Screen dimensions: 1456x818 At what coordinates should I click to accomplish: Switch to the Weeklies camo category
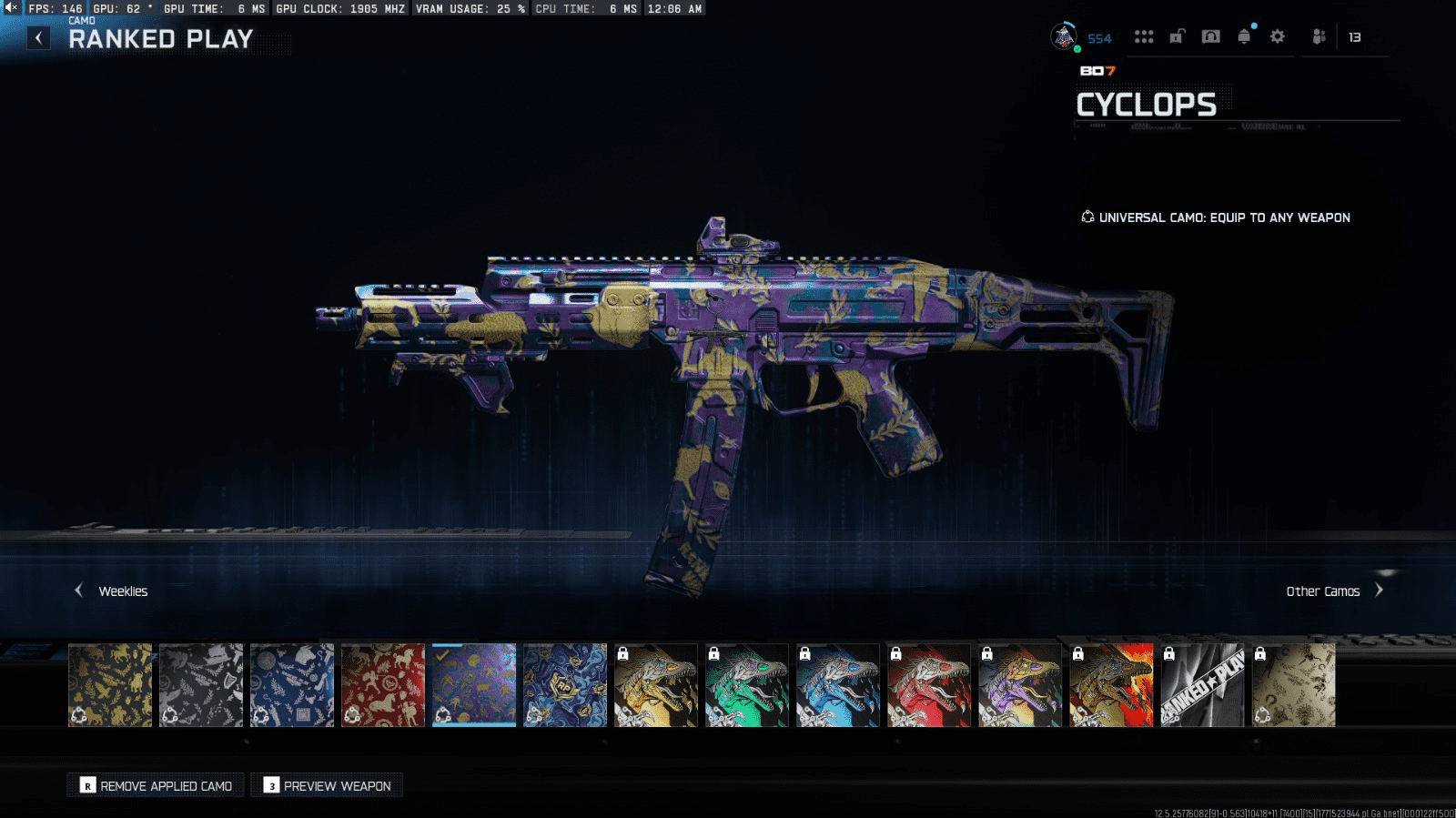(x=112, y=591)
